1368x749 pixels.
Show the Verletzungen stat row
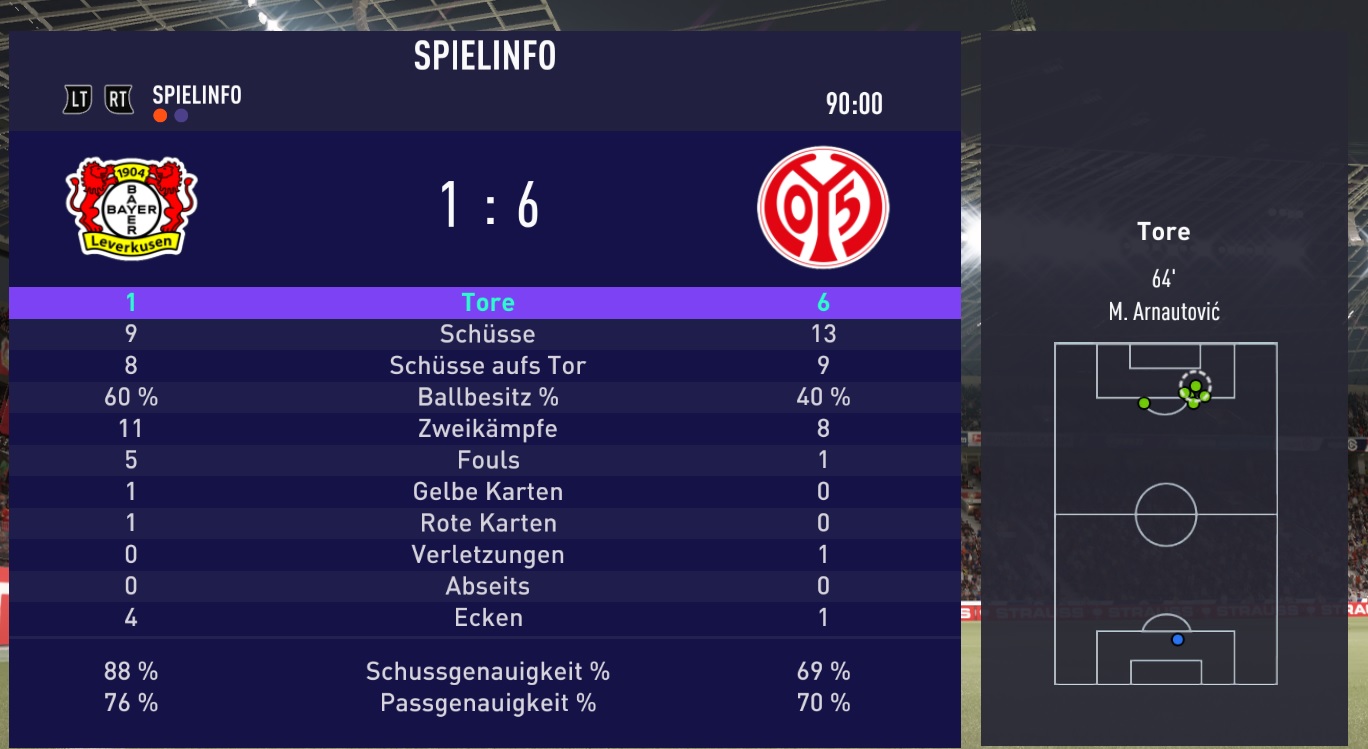point(488,555)
